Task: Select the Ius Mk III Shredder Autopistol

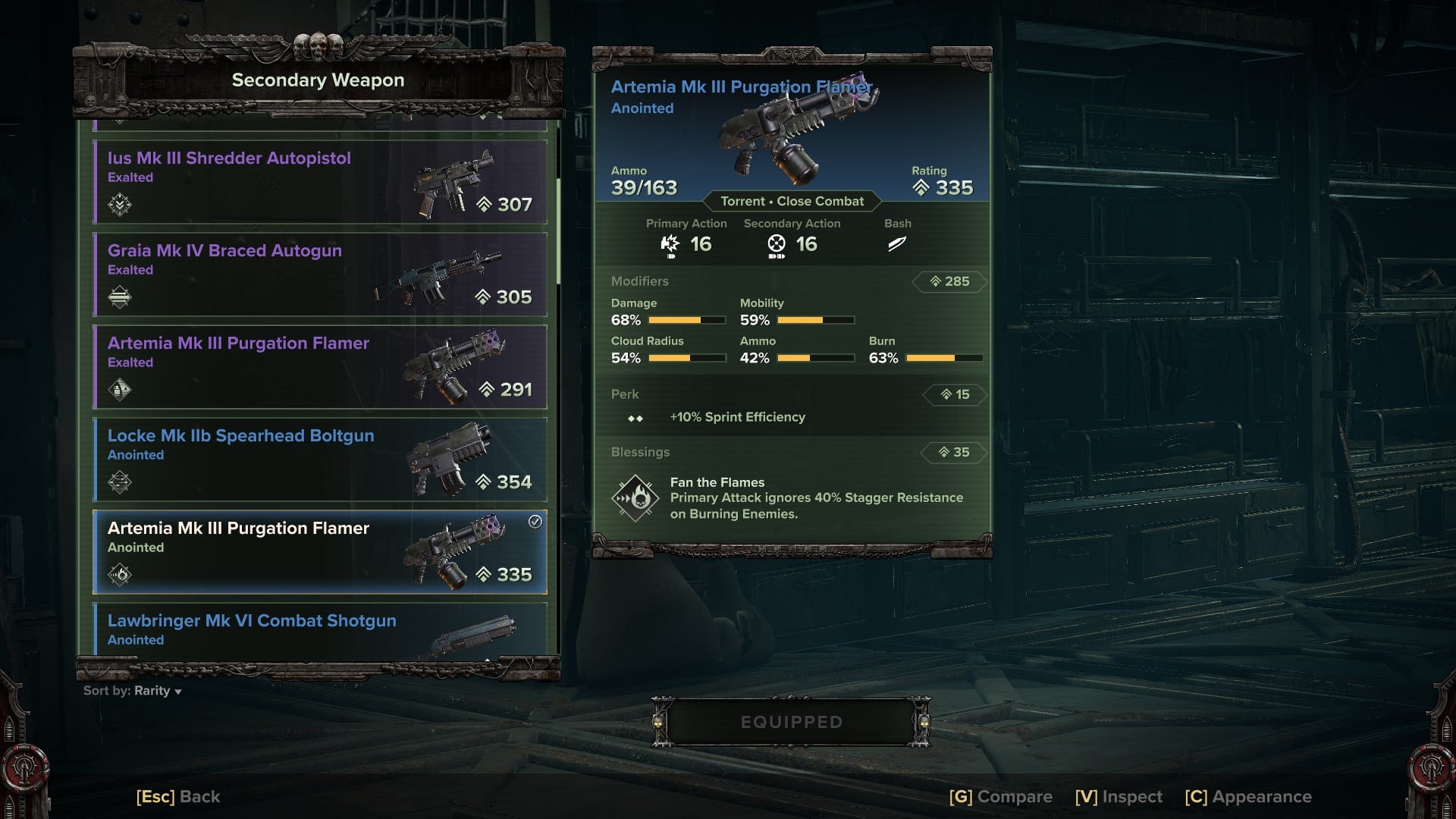Action: (x=319, y=182)
